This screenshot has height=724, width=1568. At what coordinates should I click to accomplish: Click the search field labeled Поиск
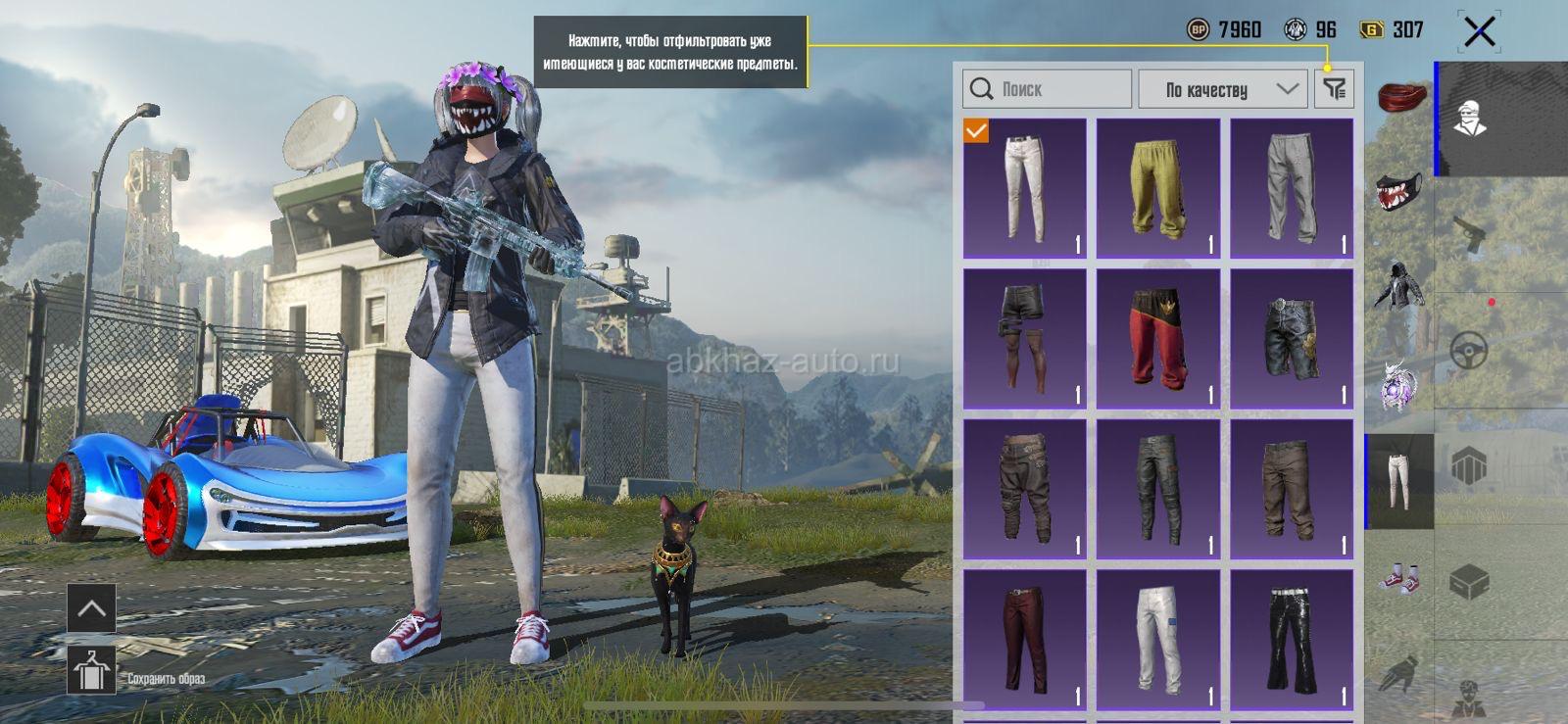(x=1047, y=89)
